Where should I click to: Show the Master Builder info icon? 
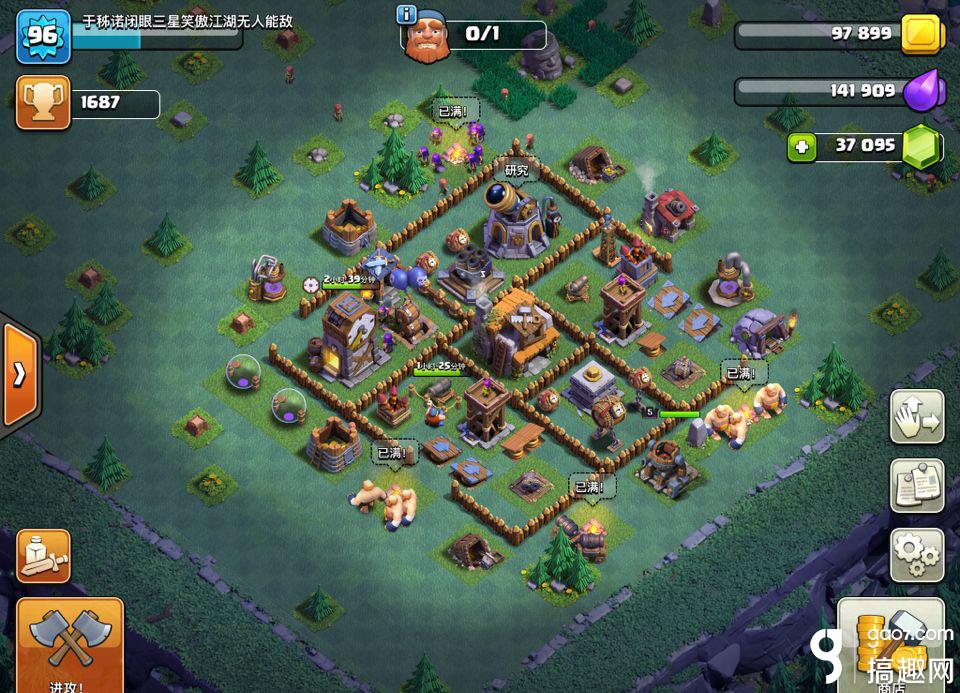[406, 14]
